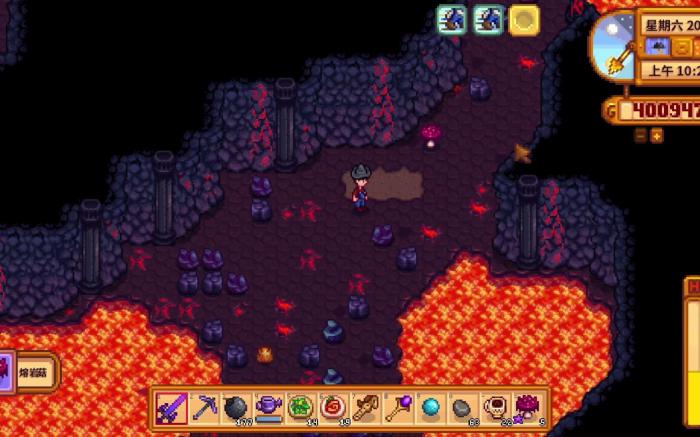Zoom in with the plus button
The image size is (700, 437).
[657, 135]
